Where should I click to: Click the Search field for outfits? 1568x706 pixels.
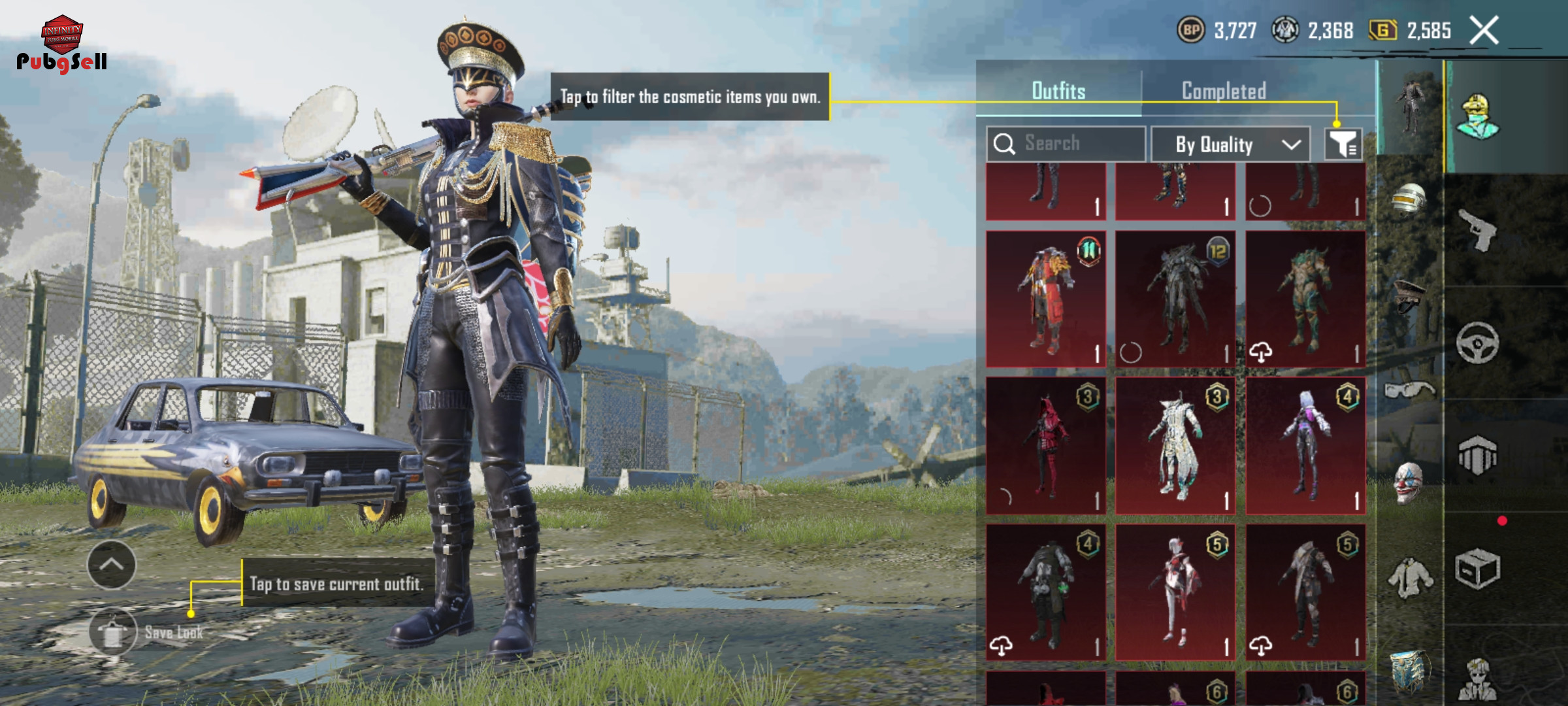(1066, 144)
